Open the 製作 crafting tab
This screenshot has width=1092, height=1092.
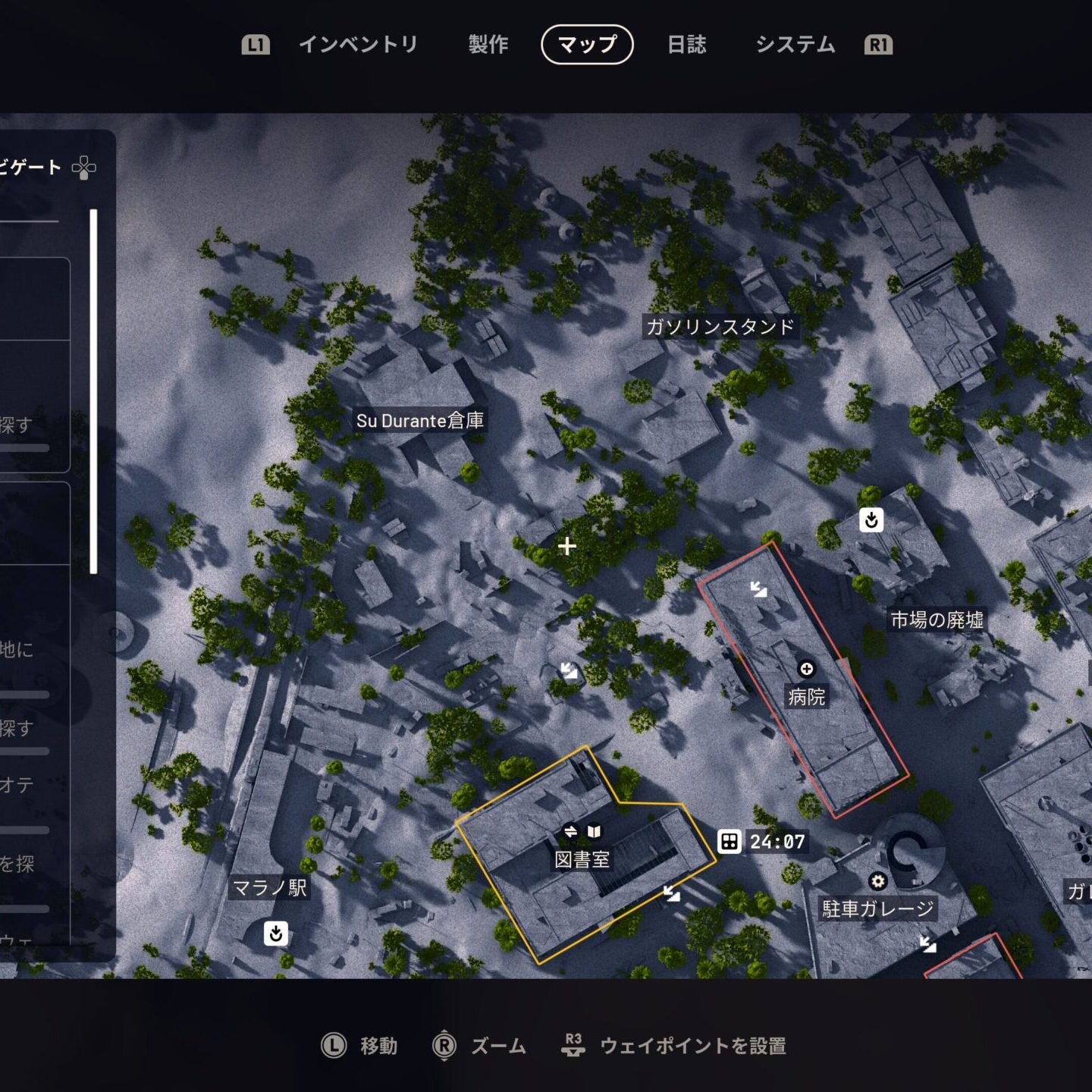point(488,45)
